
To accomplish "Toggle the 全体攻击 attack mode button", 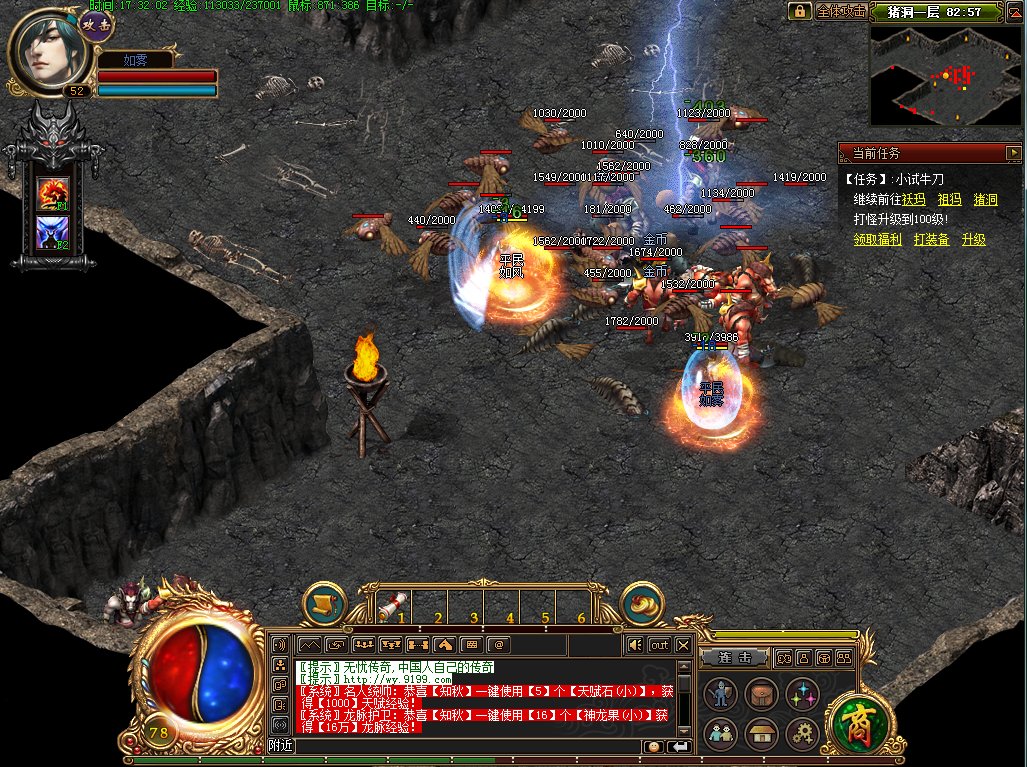I will [x=841, y=12].
